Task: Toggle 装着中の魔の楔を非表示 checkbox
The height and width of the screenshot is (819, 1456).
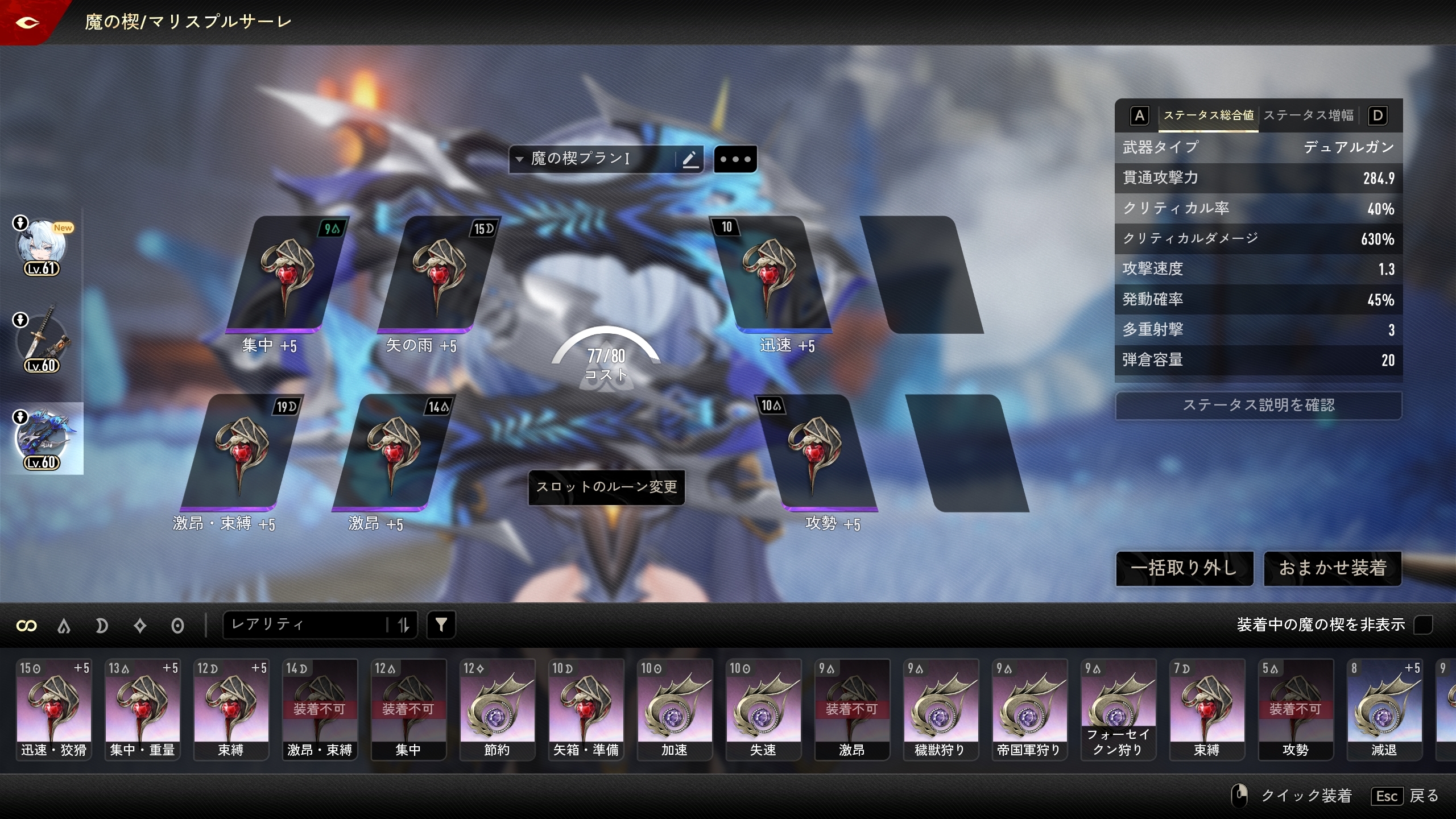Action: [1422, 624]
